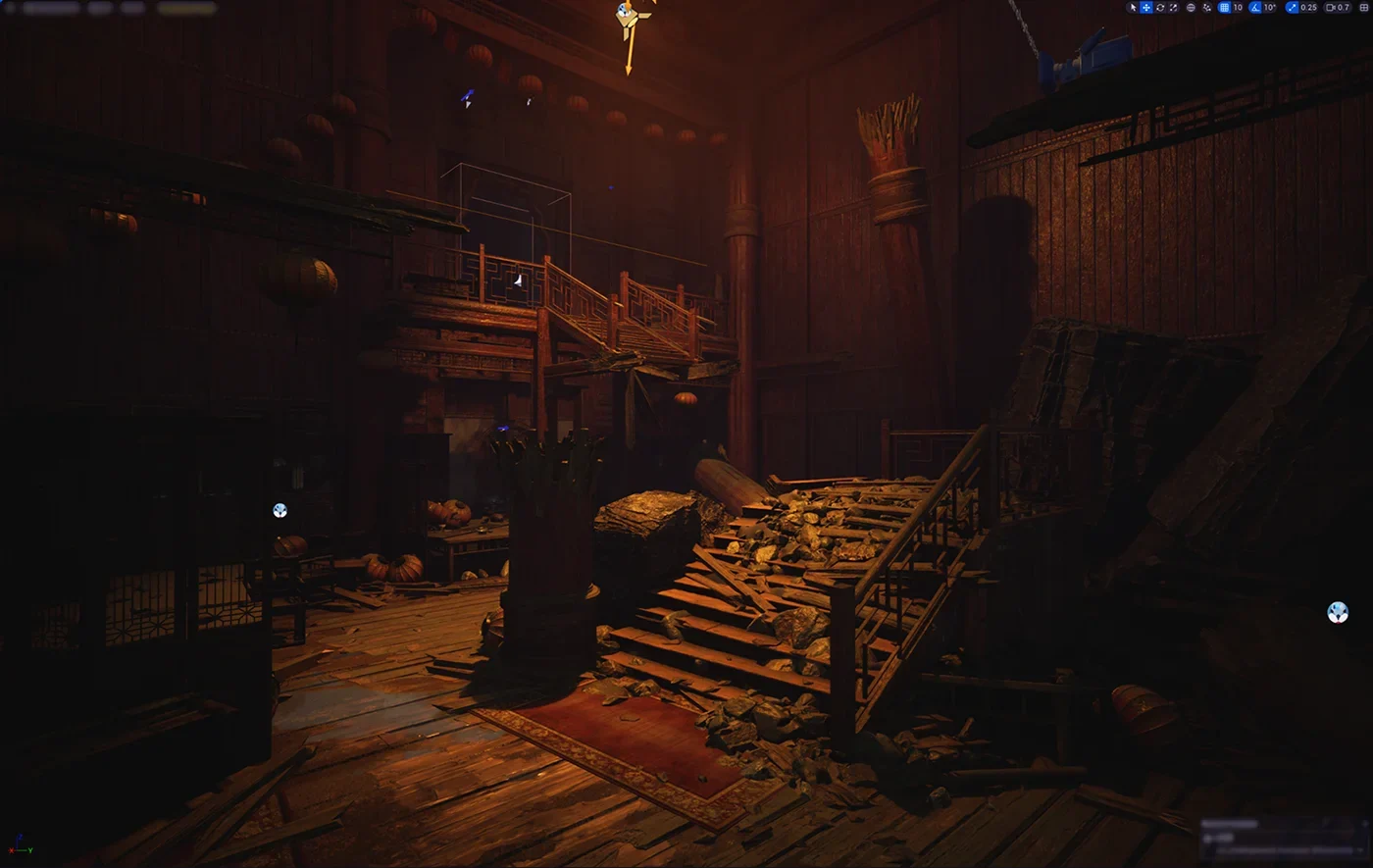This screenshot has width=1373, height=868.
Task: Toggle the rotation angle snapping button
Action: click(1255, 8)
